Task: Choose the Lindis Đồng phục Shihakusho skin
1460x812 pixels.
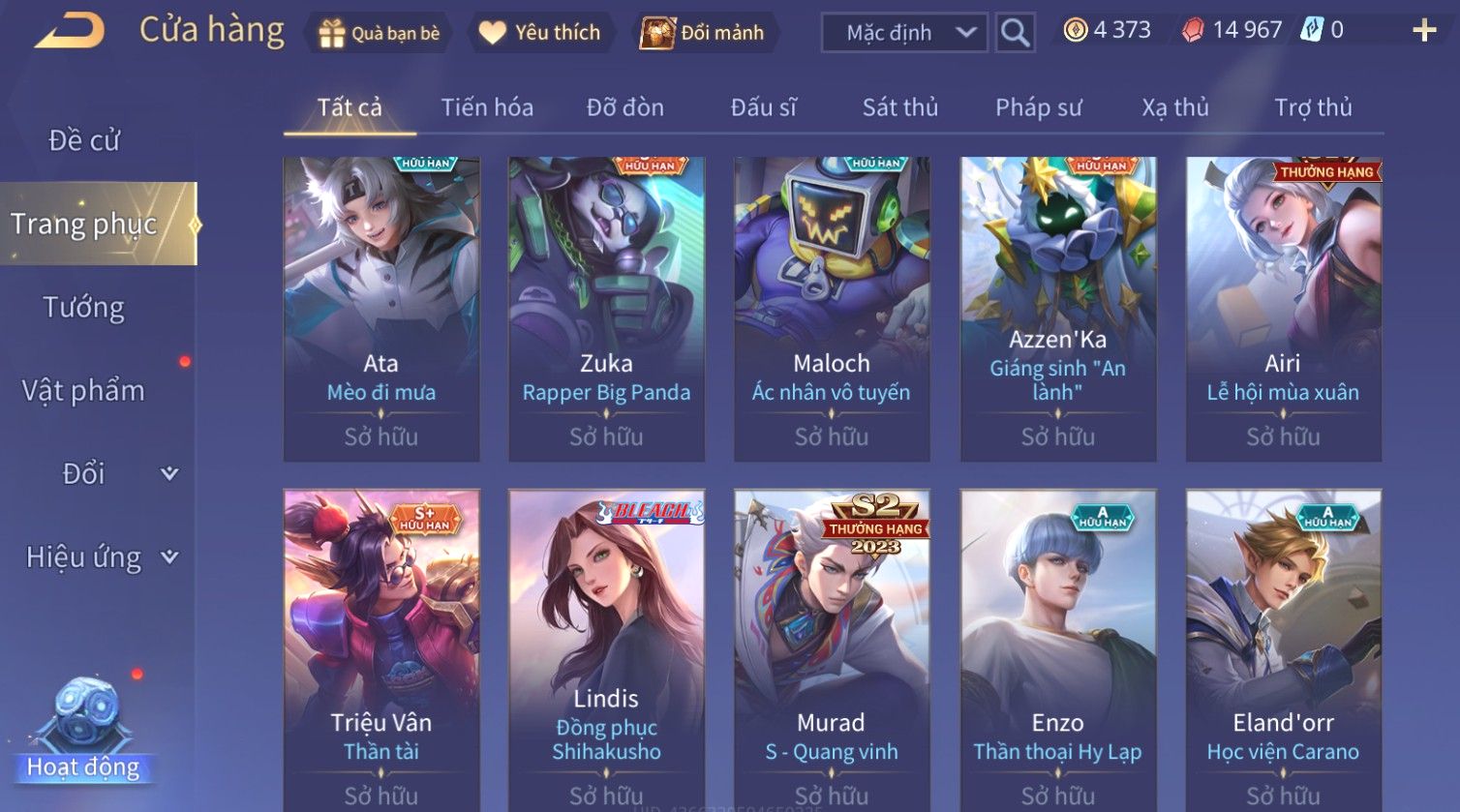Action: [x=606, y=648]
